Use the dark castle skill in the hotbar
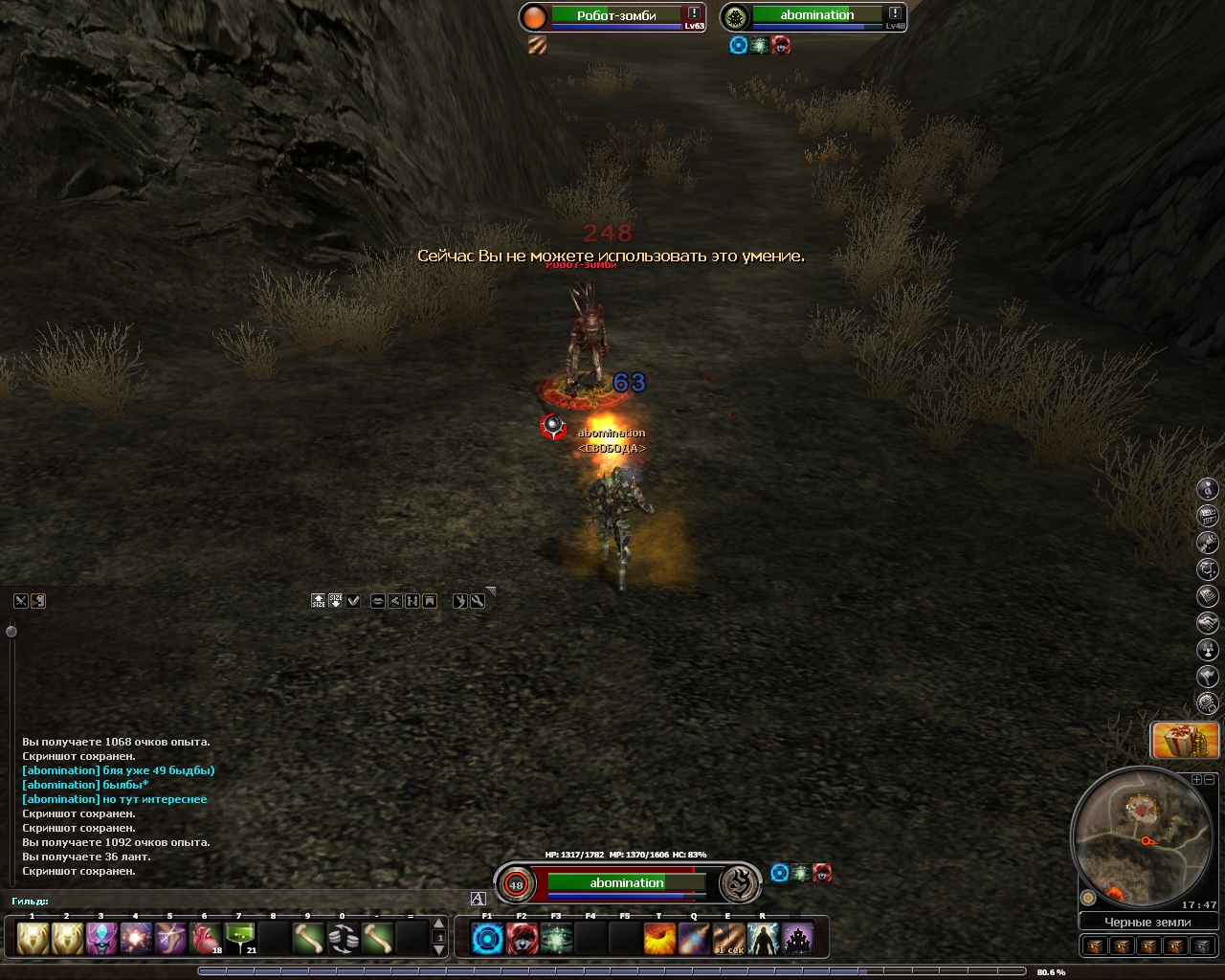 pos(797,939)
